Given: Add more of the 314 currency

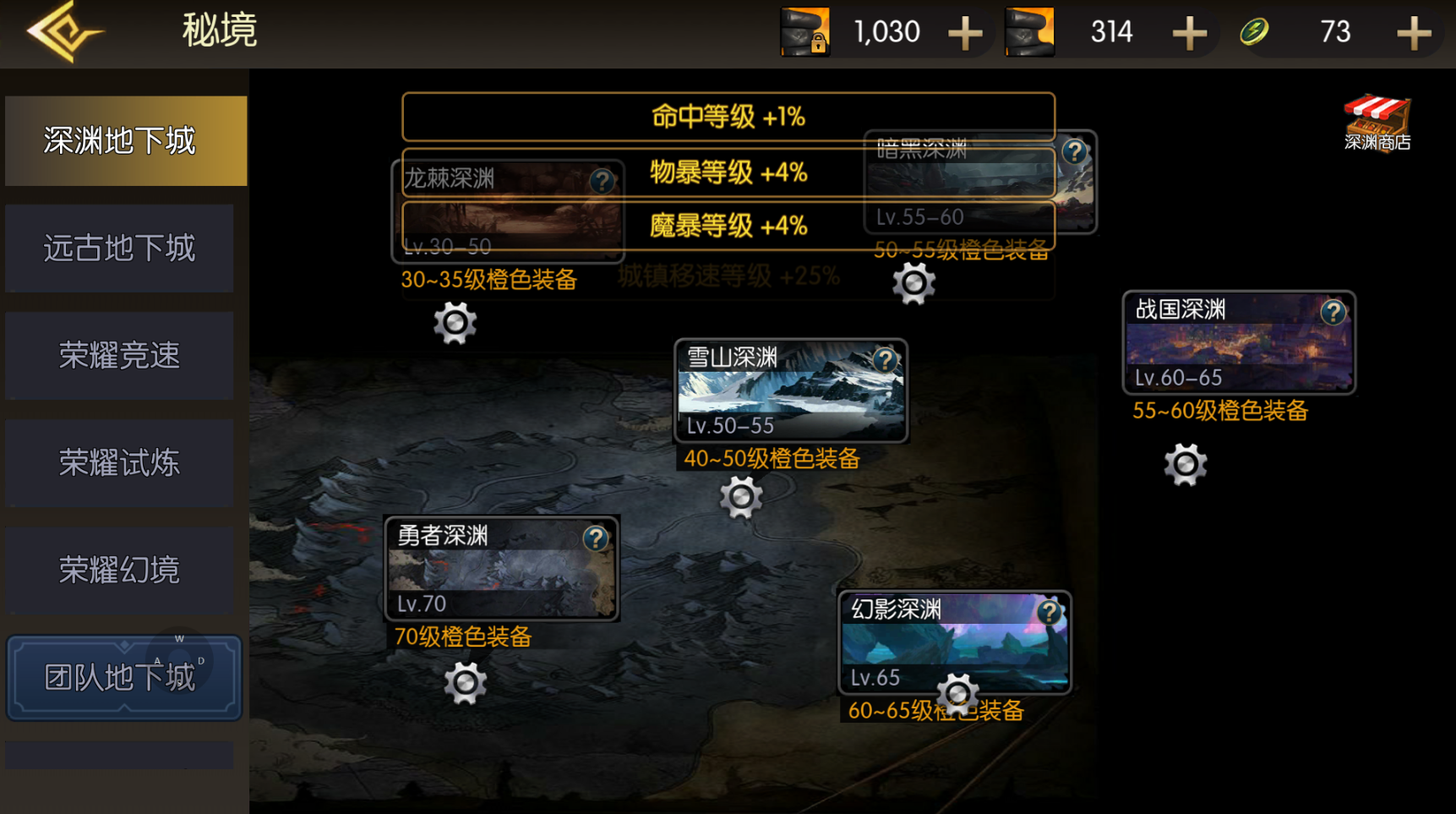Looking at the screenshot, I should (1189, 34).
